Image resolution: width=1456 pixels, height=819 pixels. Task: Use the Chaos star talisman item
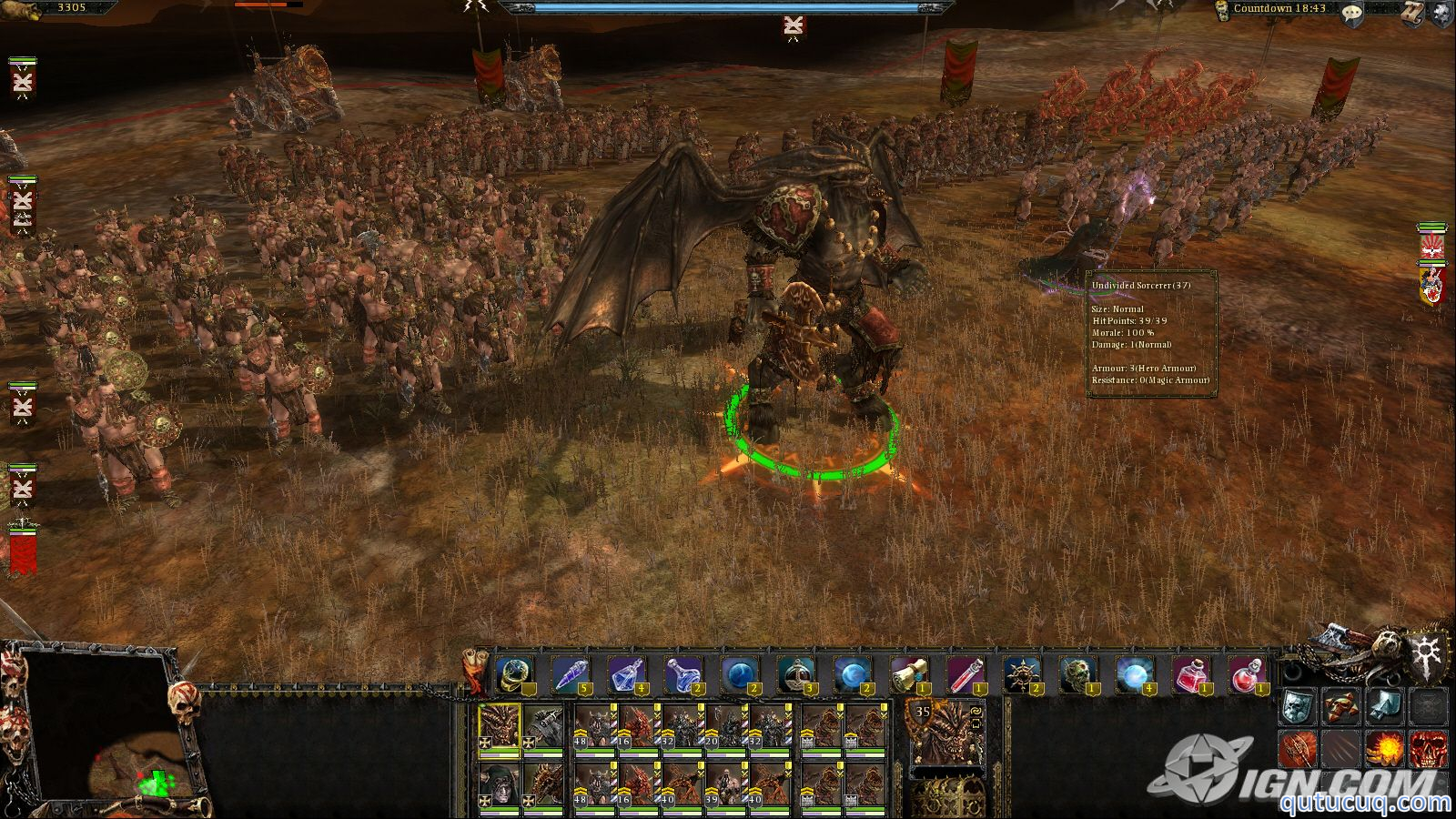click(x=1021, y=675)
